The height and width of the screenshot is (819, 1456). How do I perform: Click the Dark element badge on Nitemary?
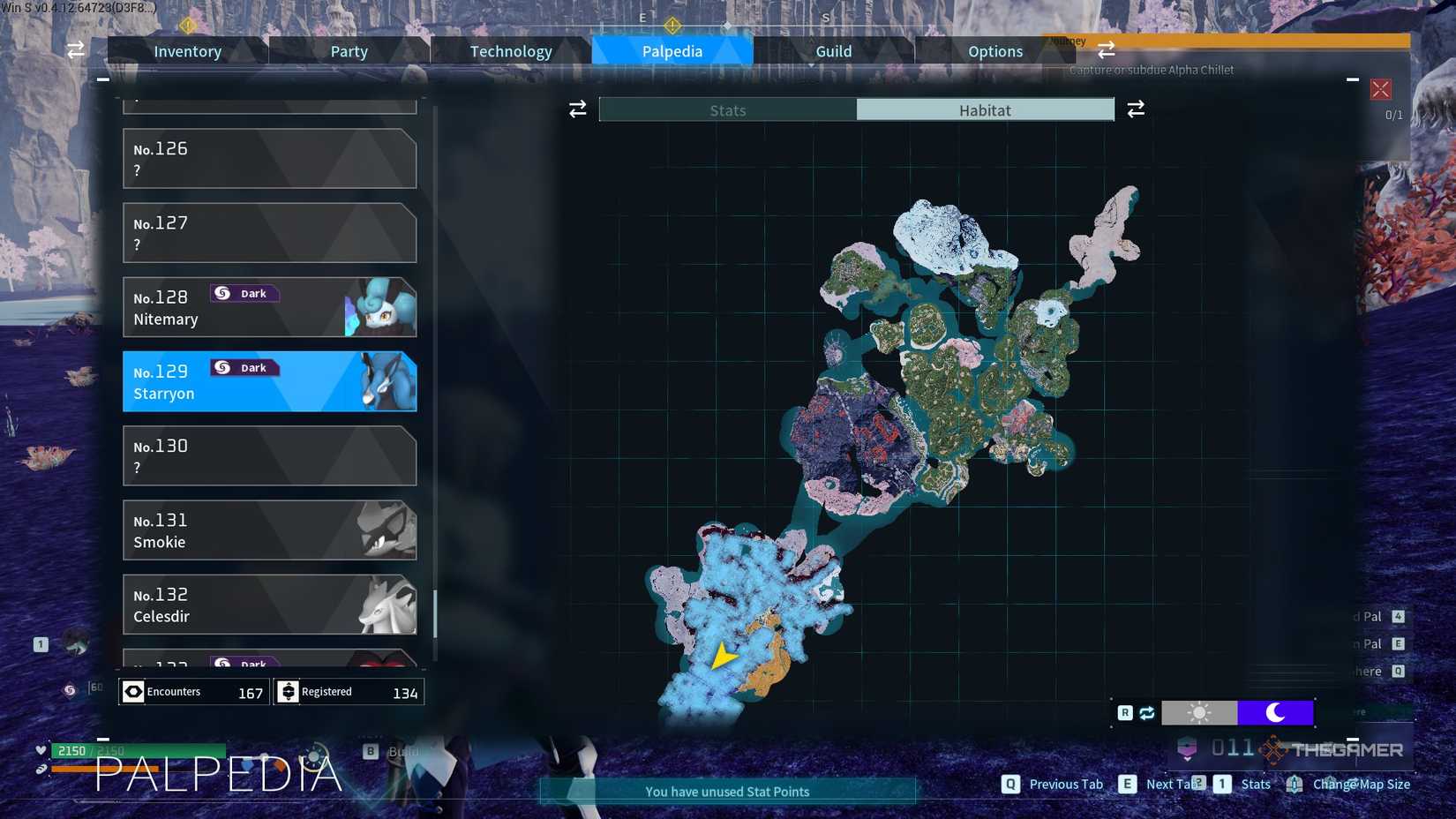(x=244, y=293)
